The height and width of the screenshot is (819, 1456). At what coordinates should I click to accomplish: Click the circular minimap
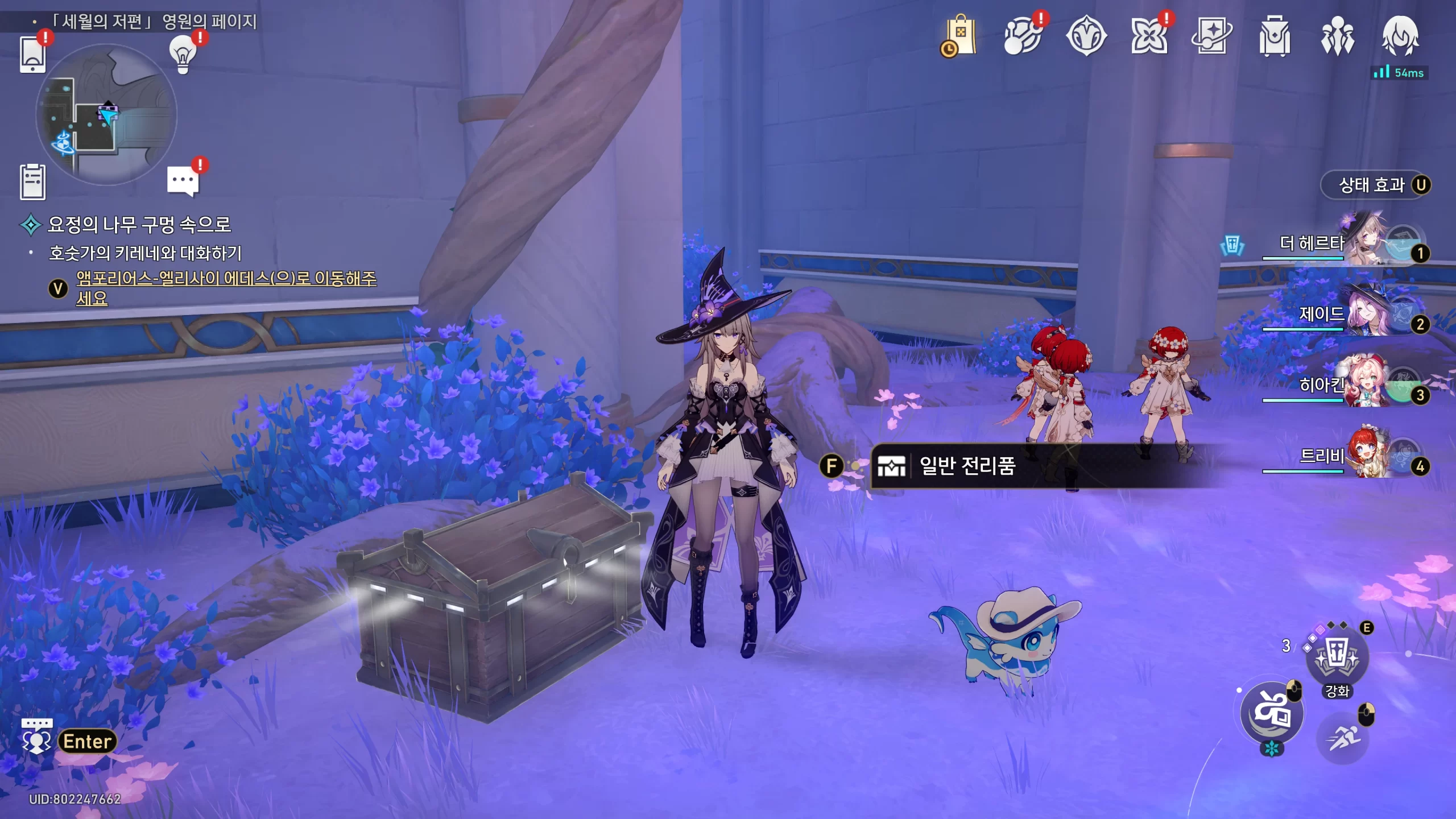point(106,115)
